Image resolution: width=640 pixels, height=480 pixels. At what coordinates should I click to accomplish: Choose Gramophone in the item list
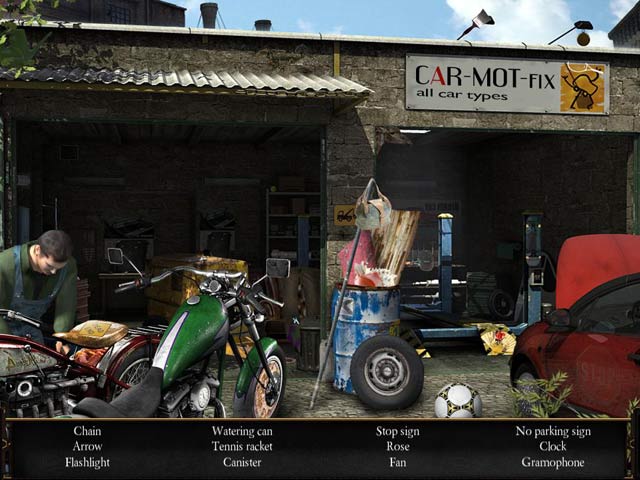[553, 462]
